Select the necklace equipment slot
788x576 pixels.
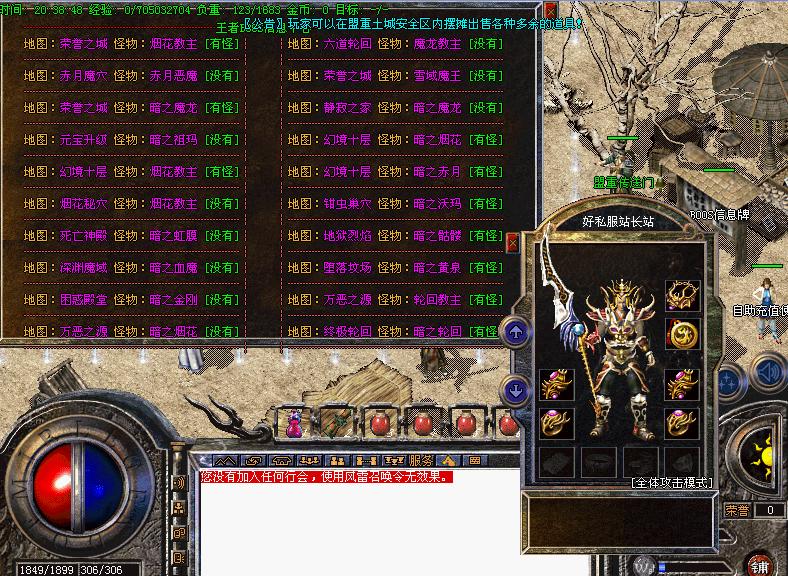(682, 296)
